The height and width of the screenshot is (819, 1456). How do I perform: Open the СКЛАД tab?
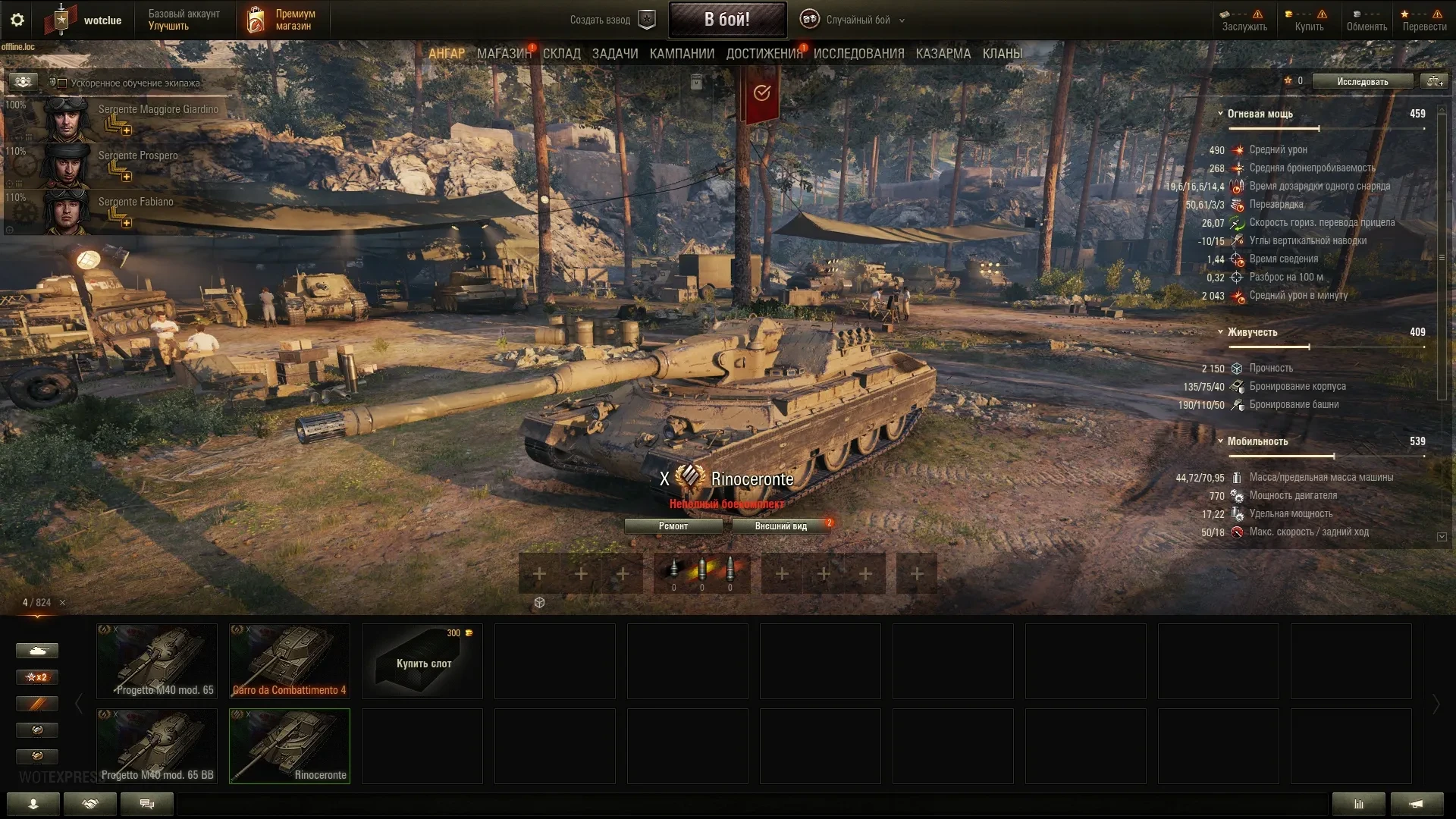tap(561, 54)
